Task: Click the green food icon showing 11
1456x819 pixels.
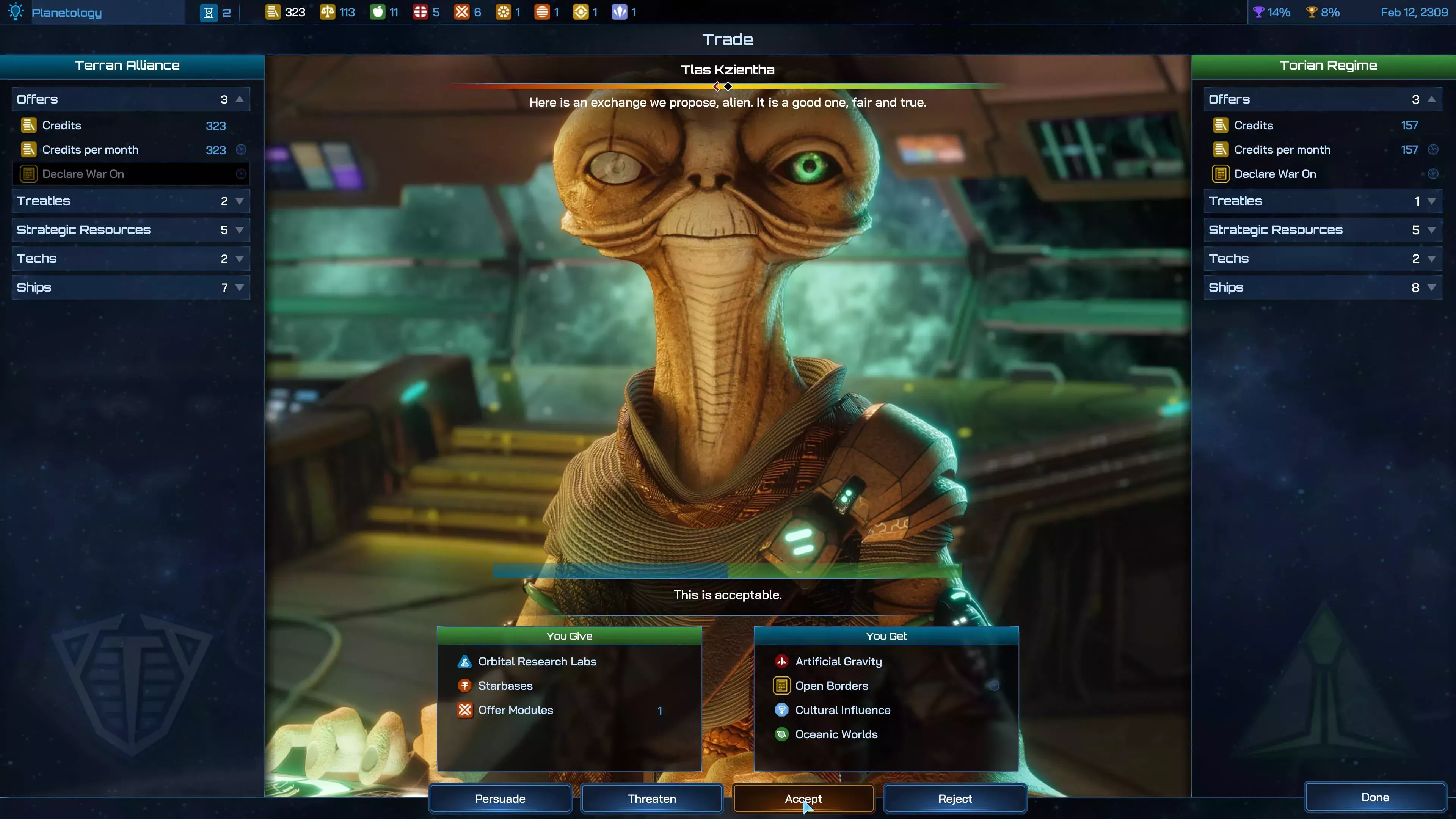Action: (x=377, y=11)
